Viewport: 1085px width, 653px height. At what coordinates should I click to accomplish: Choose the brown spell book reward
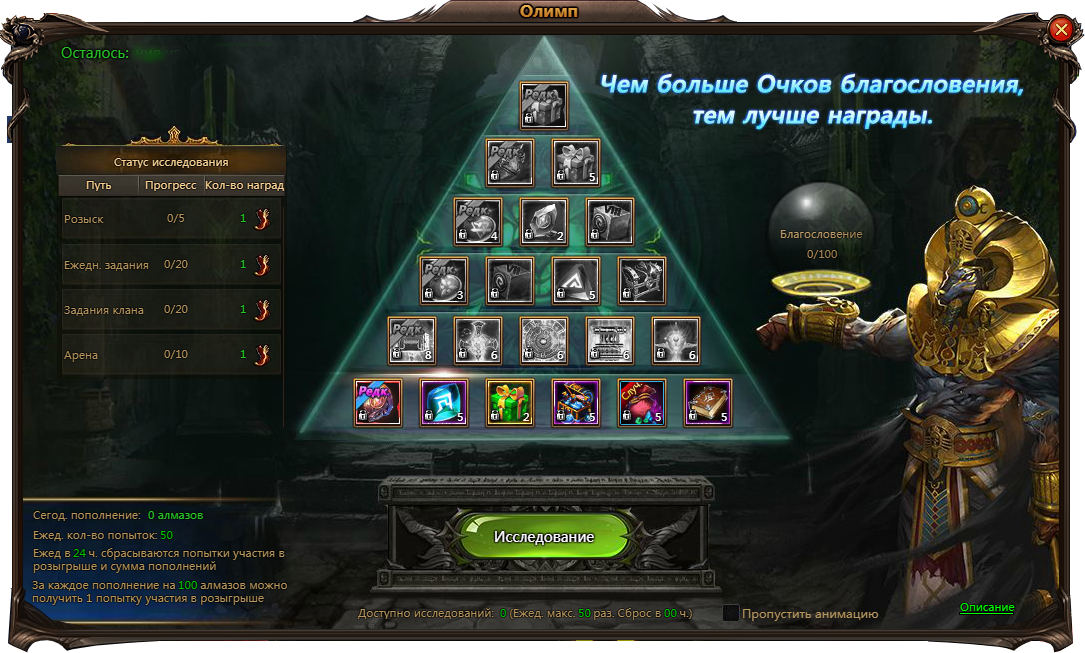click(x=708, y=402)
